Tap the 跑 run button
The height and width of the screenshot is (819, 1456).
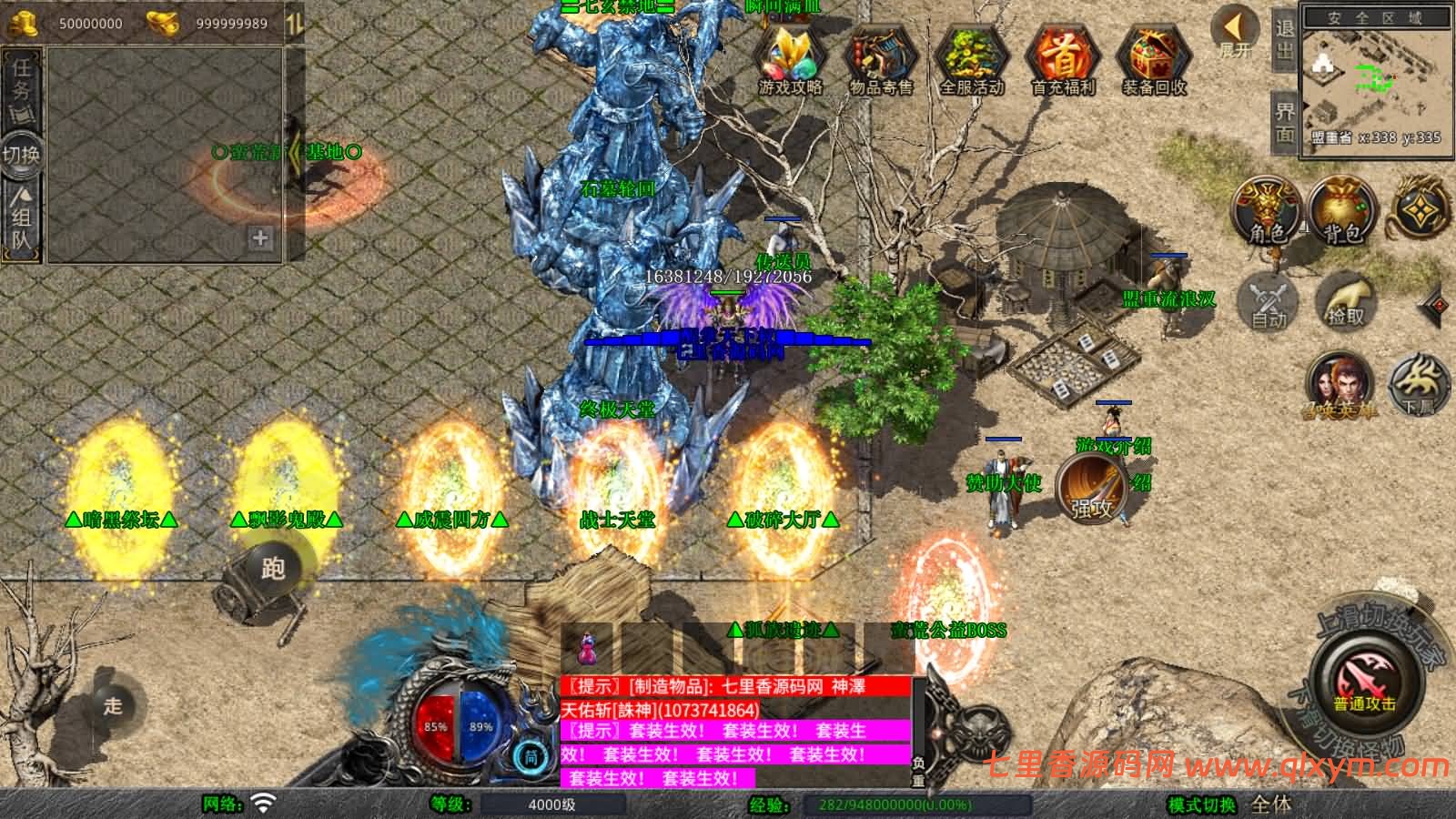coord(273,568)
